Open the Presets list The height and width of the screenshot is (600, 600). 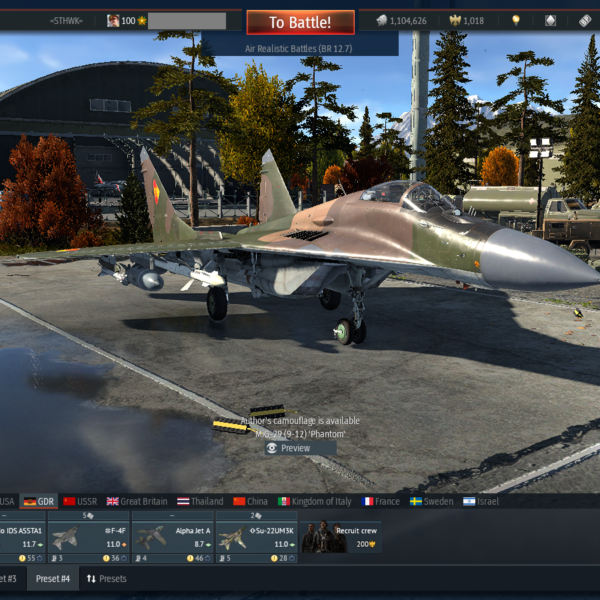pyautogui.click(x=106, y=579)
